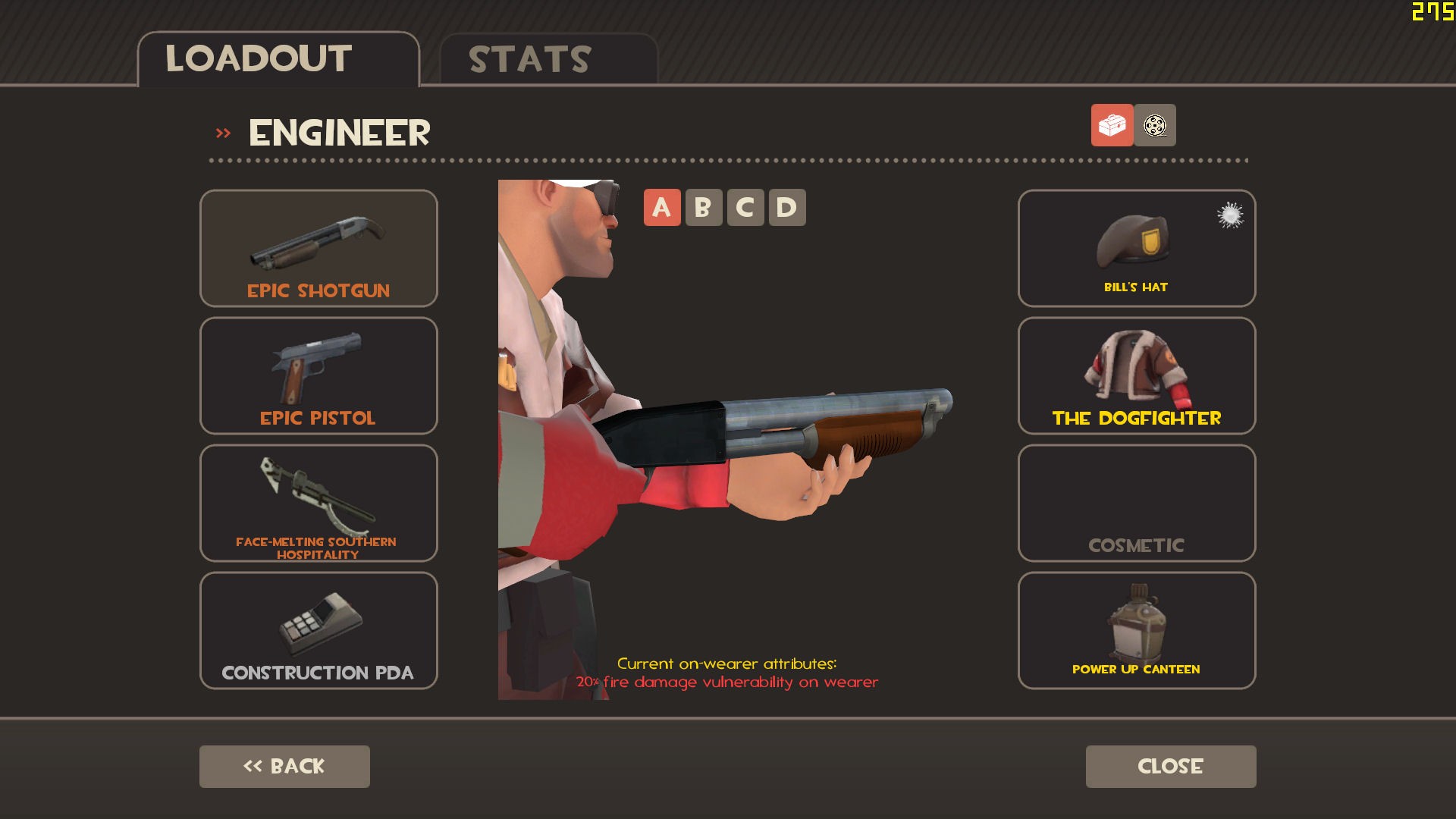The height and width of the screenshot is (819, 1456).
Task: Activate loadout preset B
Action: pos(703,206)
